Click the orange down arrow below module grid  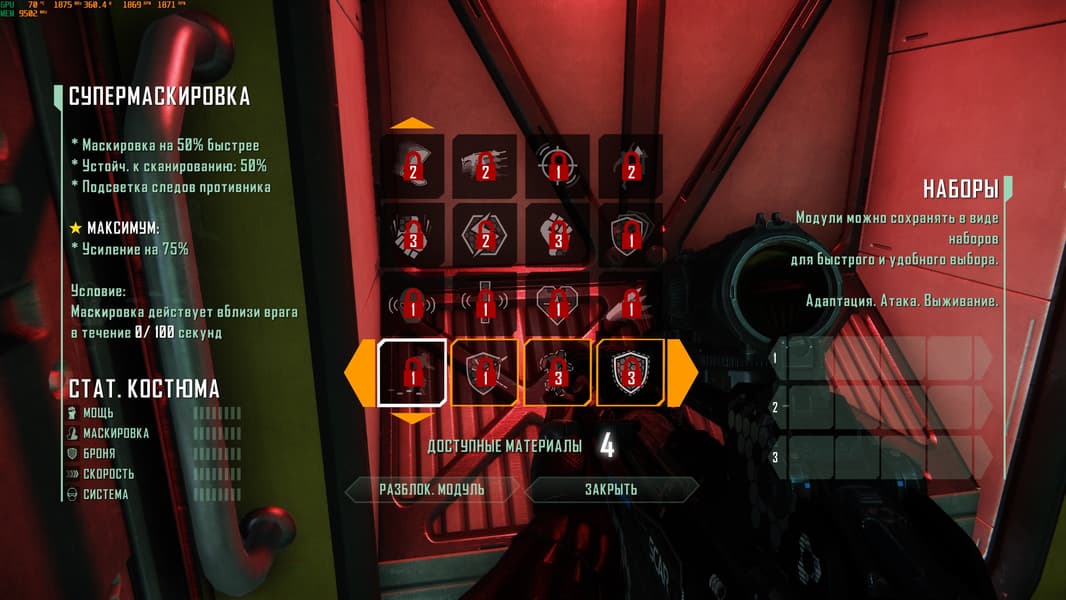(411, 418)
